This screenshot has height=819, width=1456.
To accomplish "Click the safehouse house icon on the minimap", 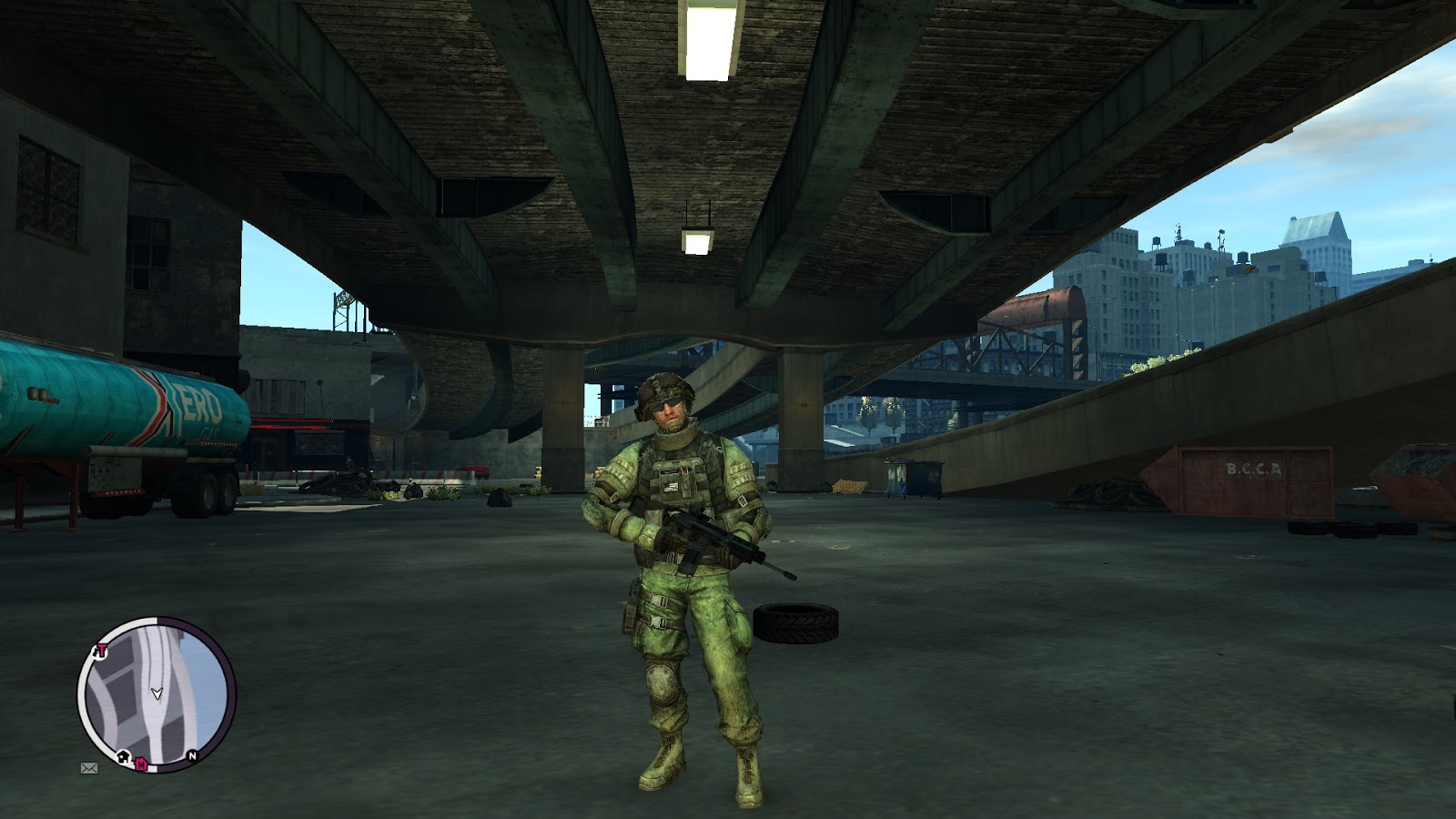I will click(123, 756).
